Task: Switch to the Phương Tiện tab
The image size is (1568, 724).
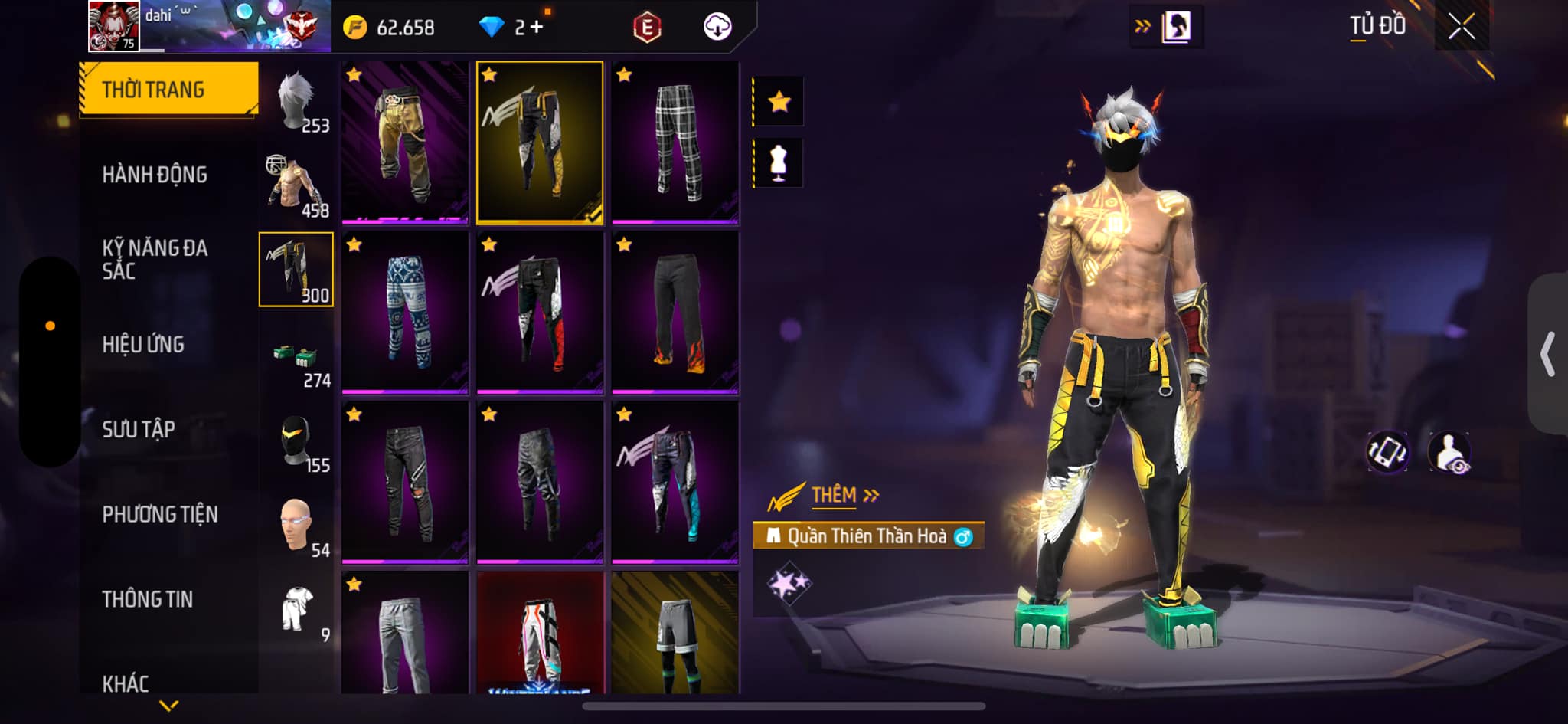Action: 160,514
